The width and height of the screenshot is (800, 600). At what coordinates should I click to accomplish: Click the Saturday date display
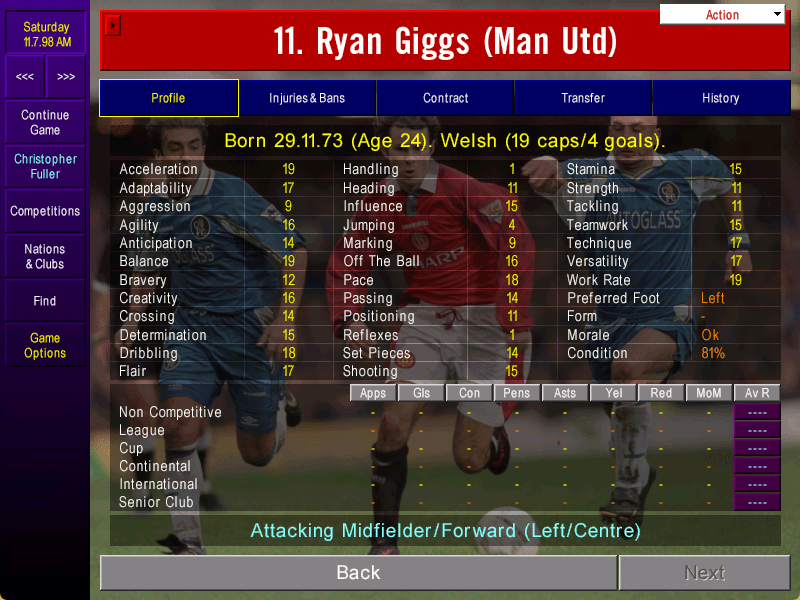click(x=46, y=34)
